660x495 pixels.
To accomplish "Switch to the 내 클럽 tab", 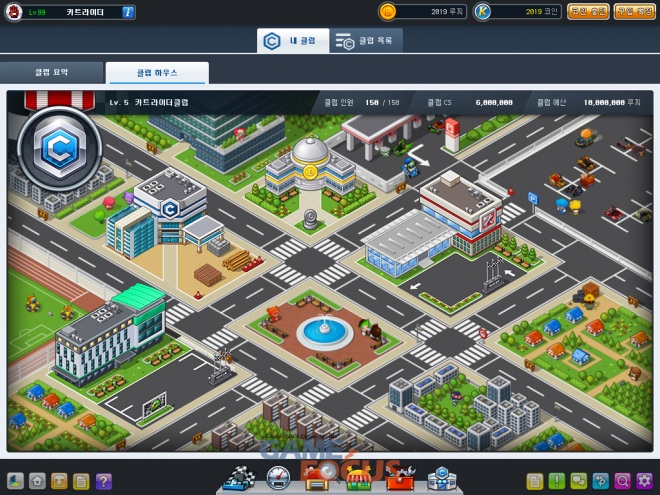I will (x=292, y=41).
